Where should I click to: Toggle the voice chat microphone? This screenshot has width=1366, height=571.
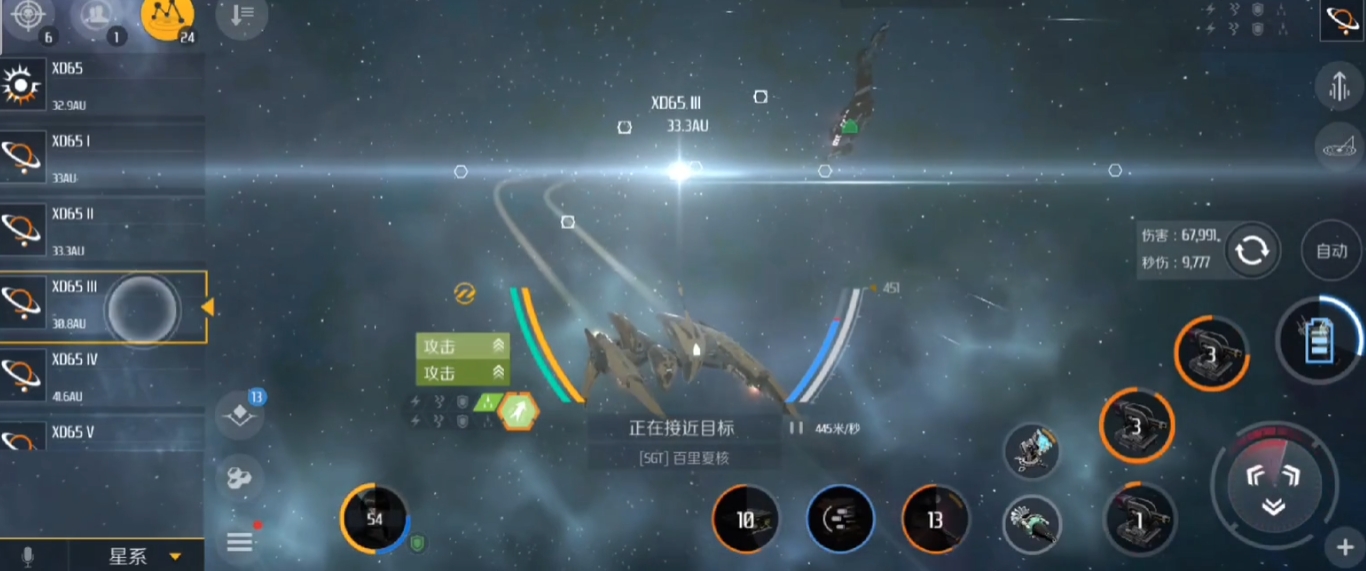(x=28, y=556)
